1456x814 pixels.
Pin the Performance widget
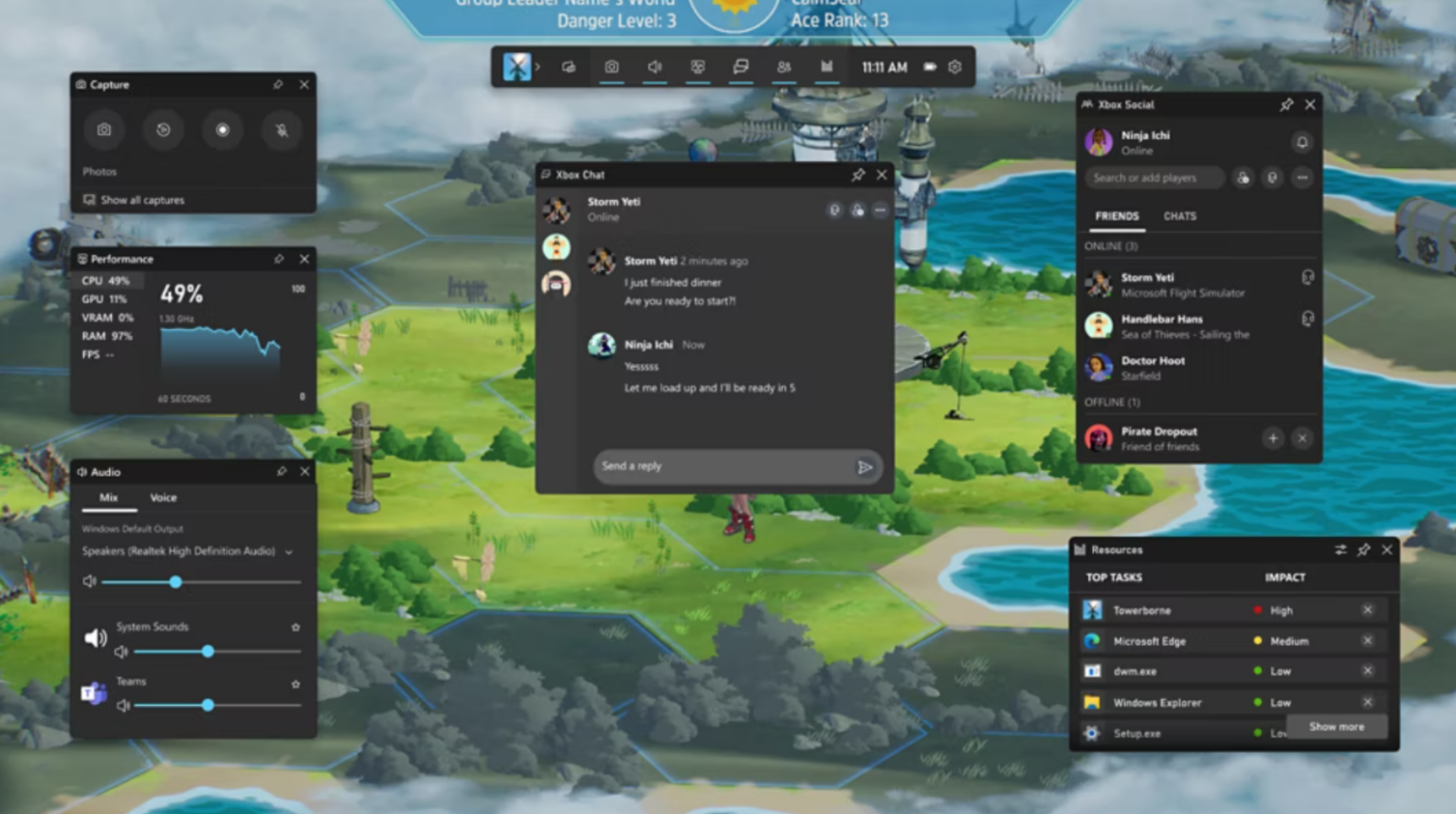pyautogui.click(x=280, y=259)
